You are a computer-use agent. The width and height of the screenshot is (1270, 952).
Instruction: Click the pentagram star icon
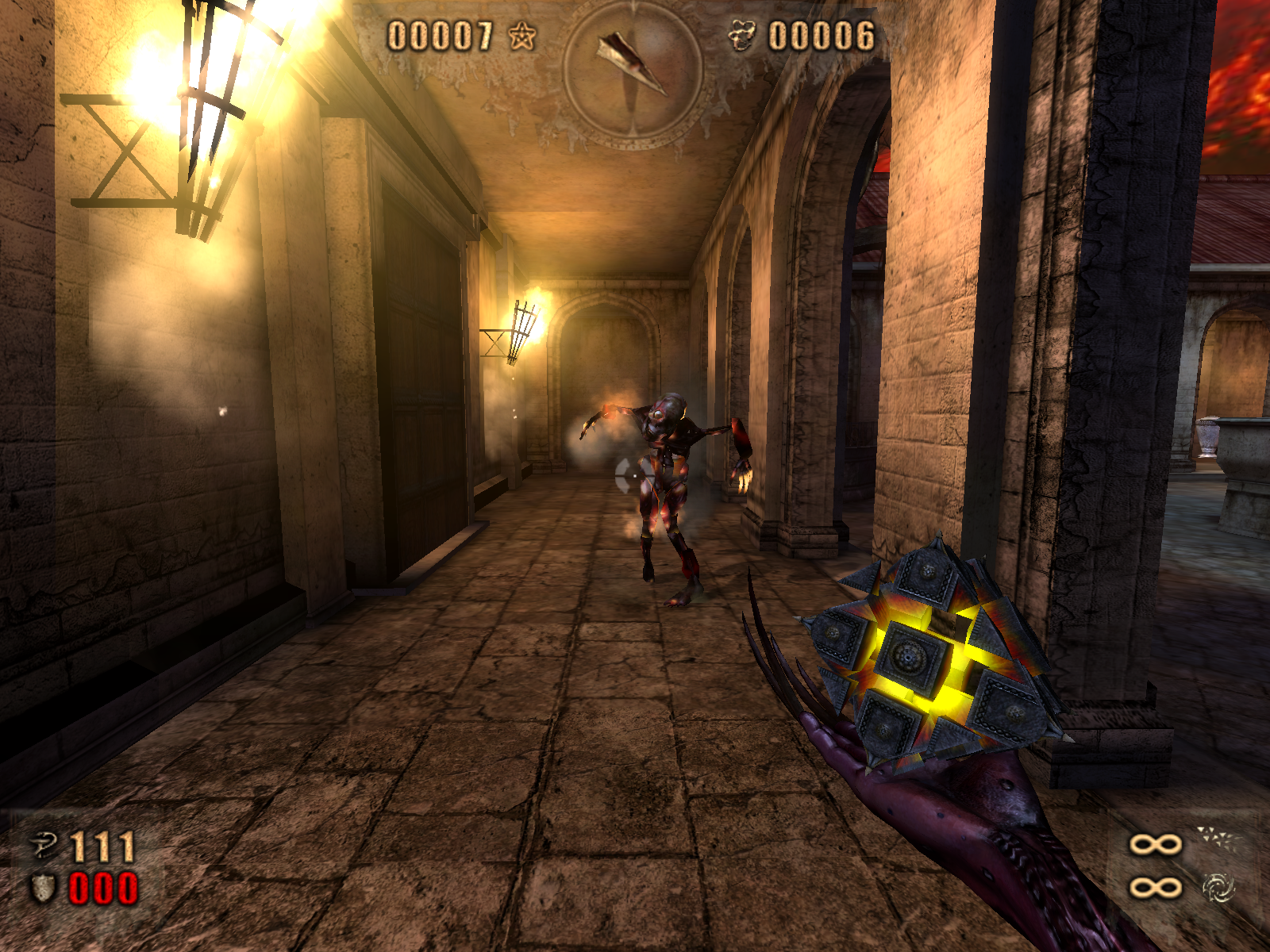(522, 36)
